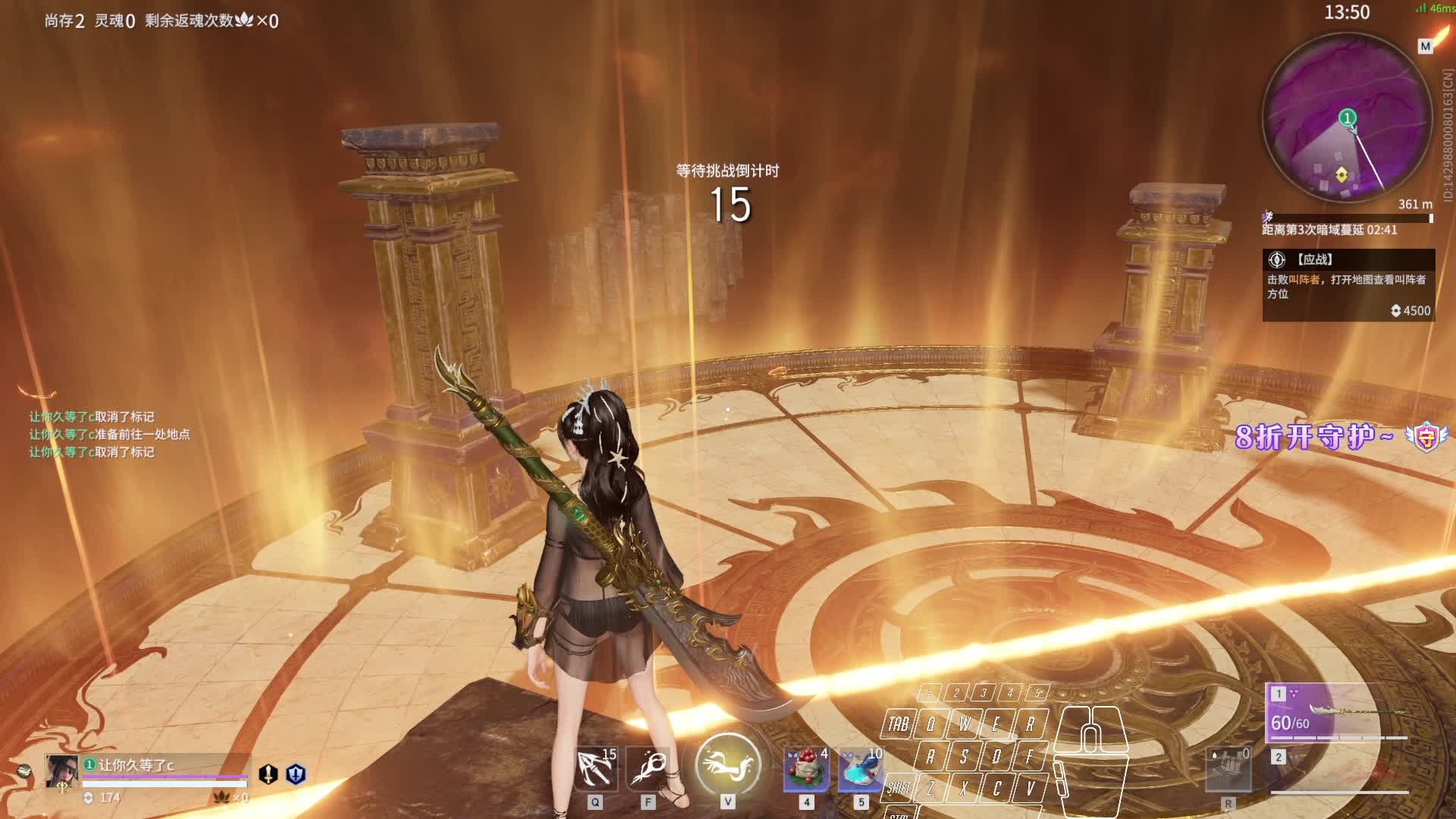Use the red berry pouch item

[806, 768]
